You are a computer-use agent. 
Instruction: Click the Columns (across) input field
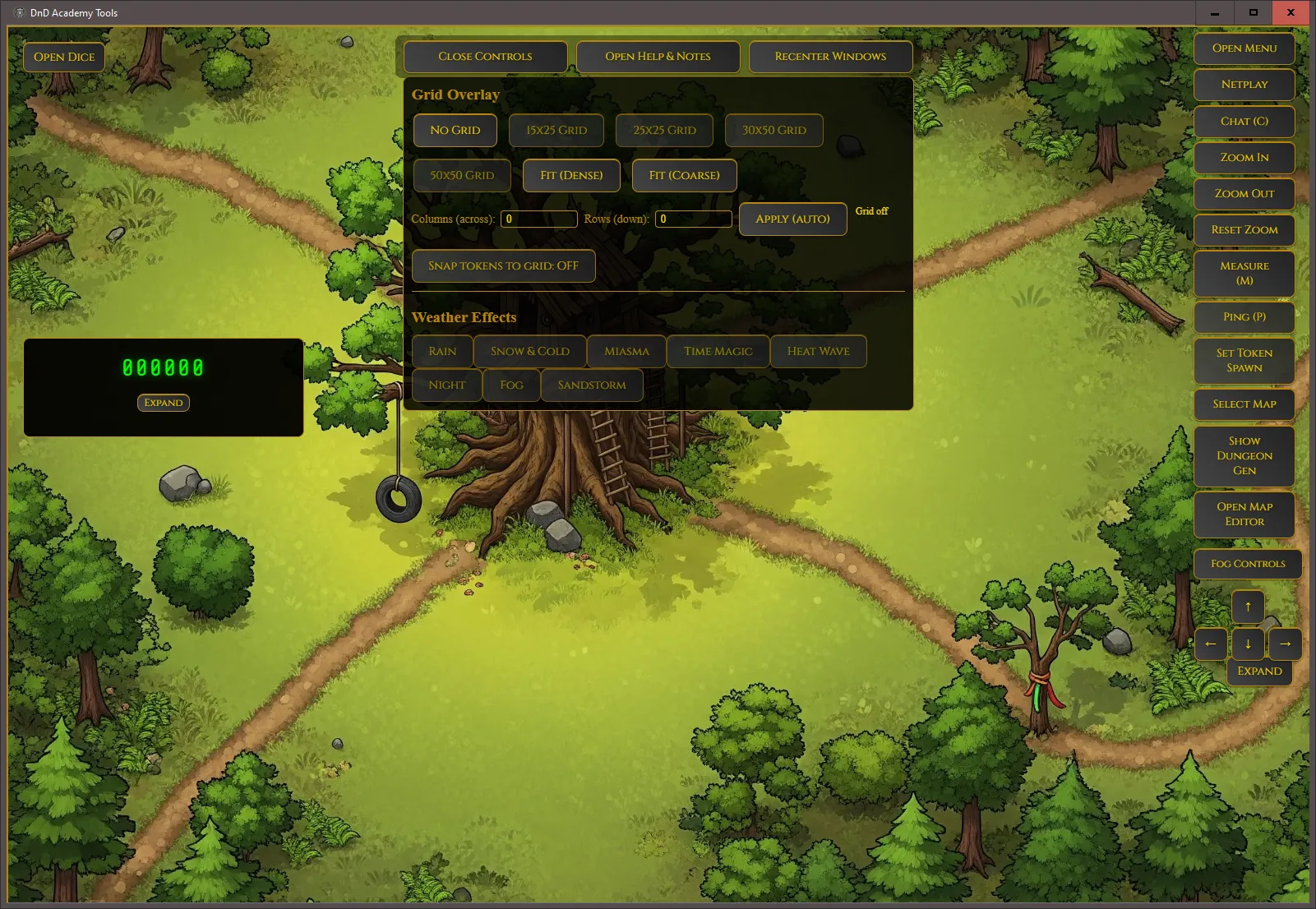538,219
